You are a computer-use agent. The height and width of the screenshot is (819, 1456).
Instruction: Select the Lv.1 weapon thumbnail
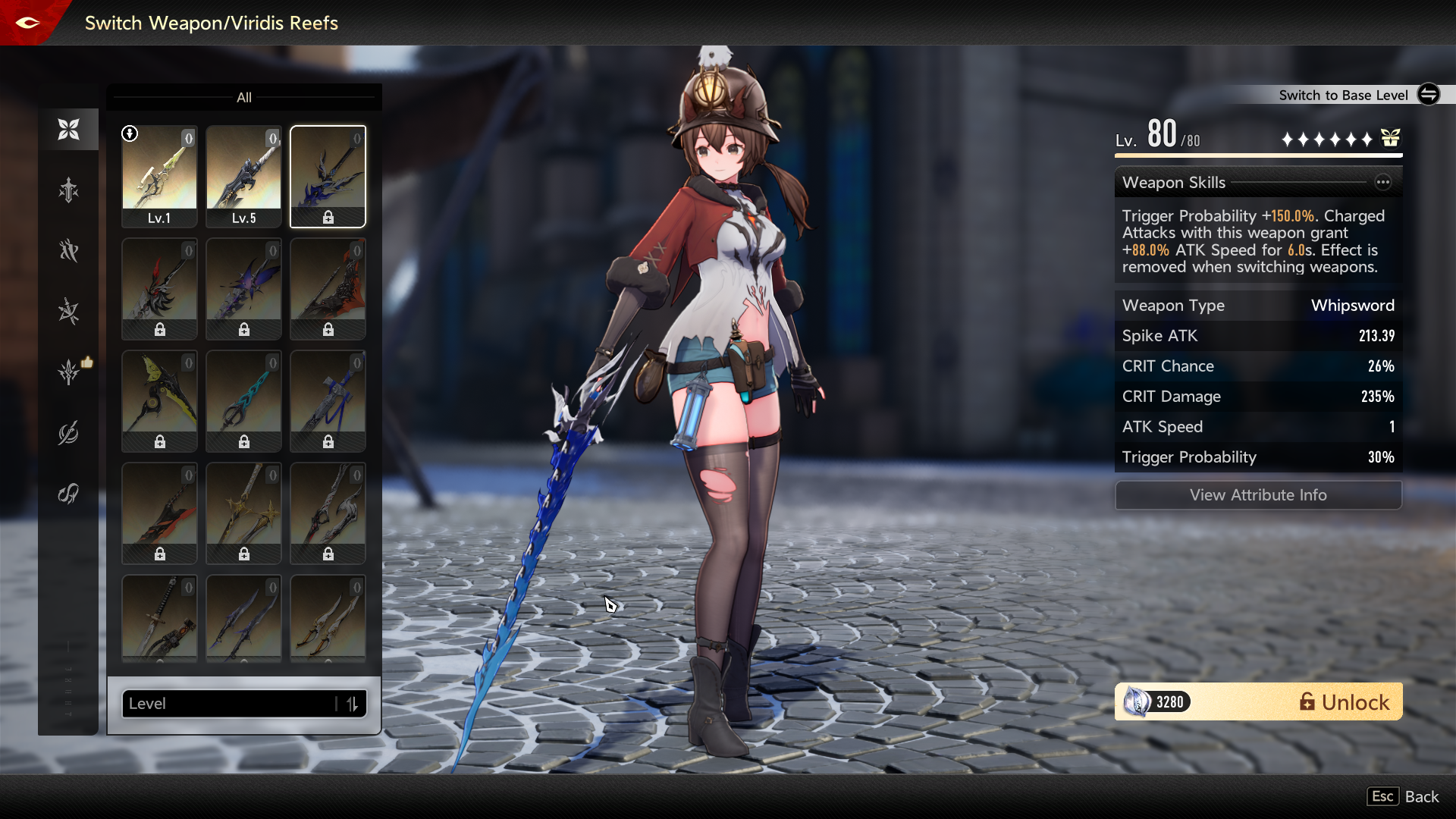pos(159,176)
